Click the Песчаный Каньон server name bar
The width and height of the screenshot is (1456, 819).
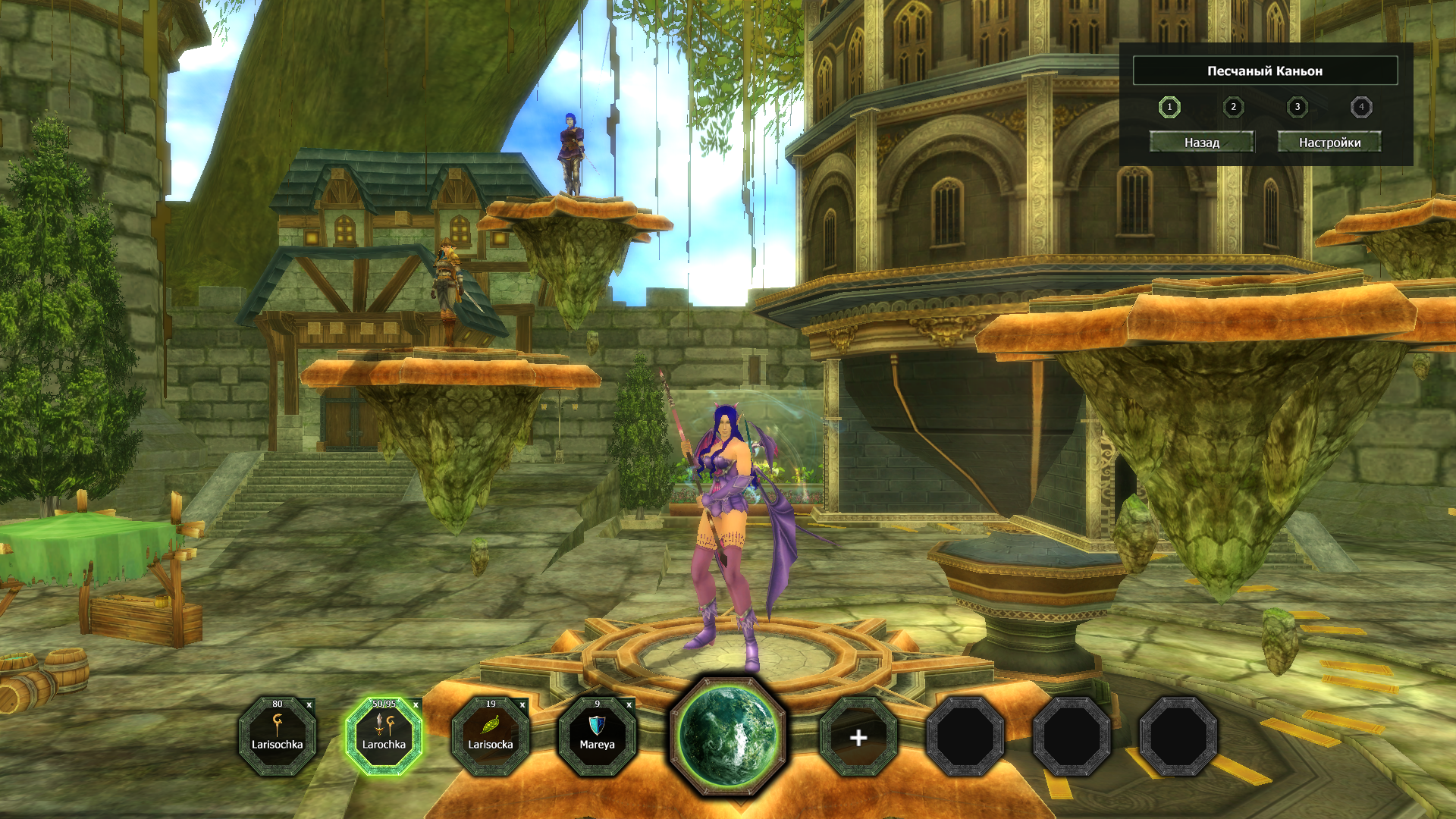tap(1265, 71)
